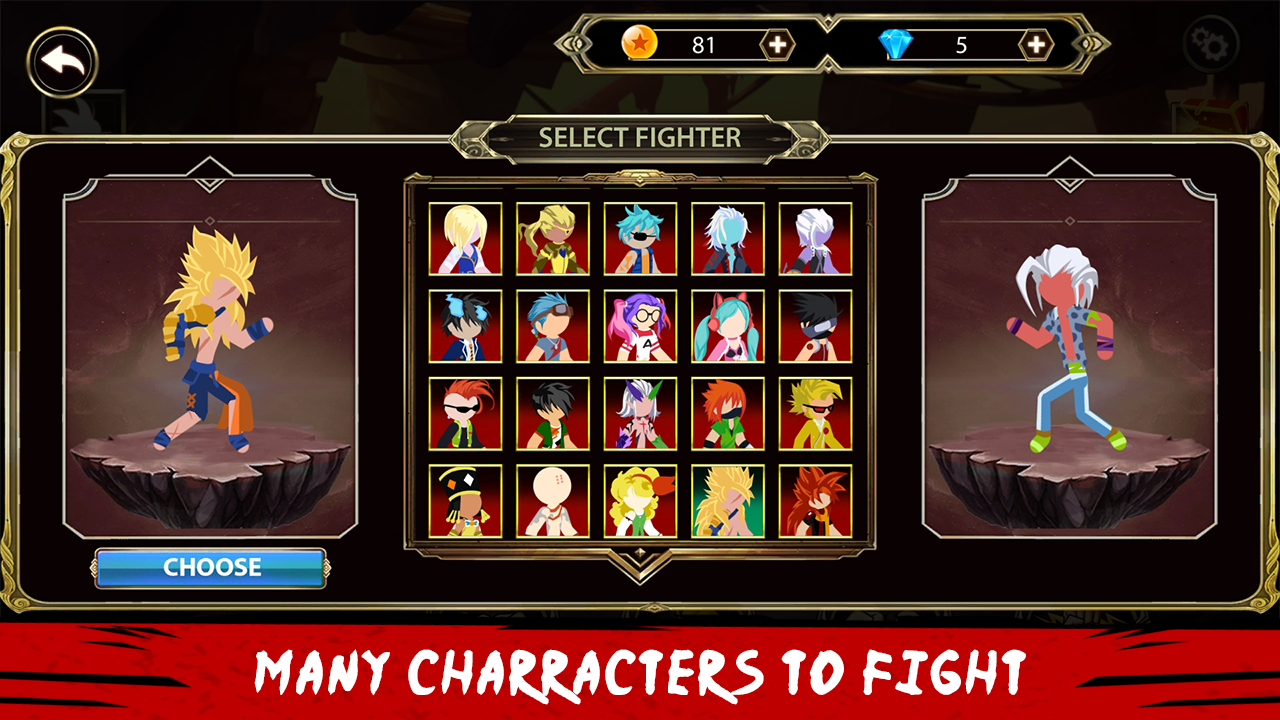Pick the red-haired fighter with sunglasses
The width and height of the screenshot is (1280, 720).
tap(463, 412)
